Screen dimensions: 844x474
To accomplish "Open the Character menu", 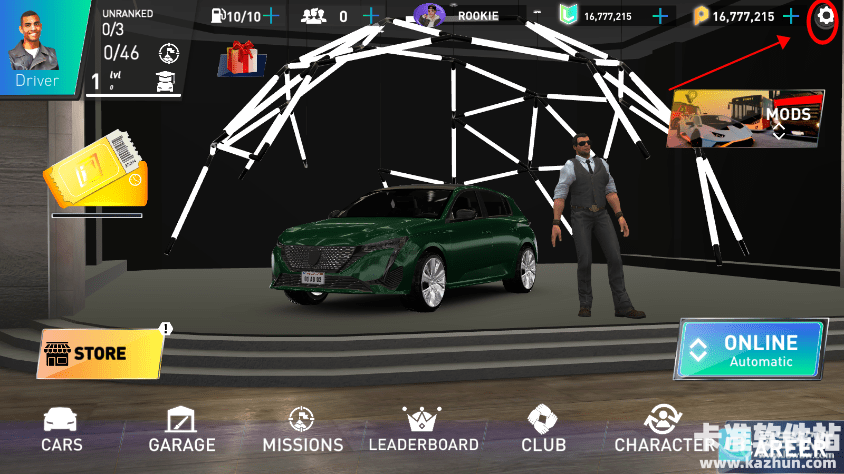I will [660, 430].
